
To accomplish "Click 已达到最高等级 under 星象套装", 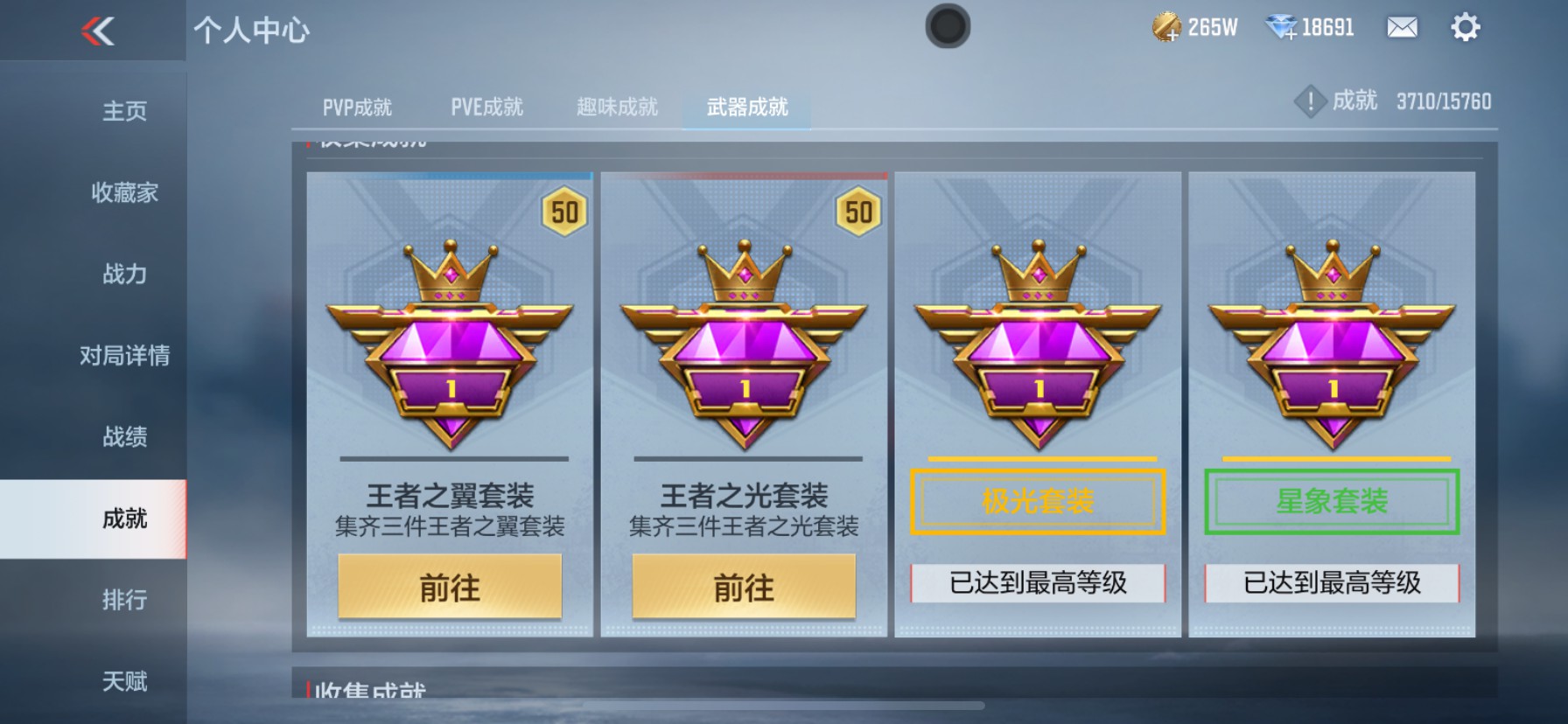I will (1331, 581).
